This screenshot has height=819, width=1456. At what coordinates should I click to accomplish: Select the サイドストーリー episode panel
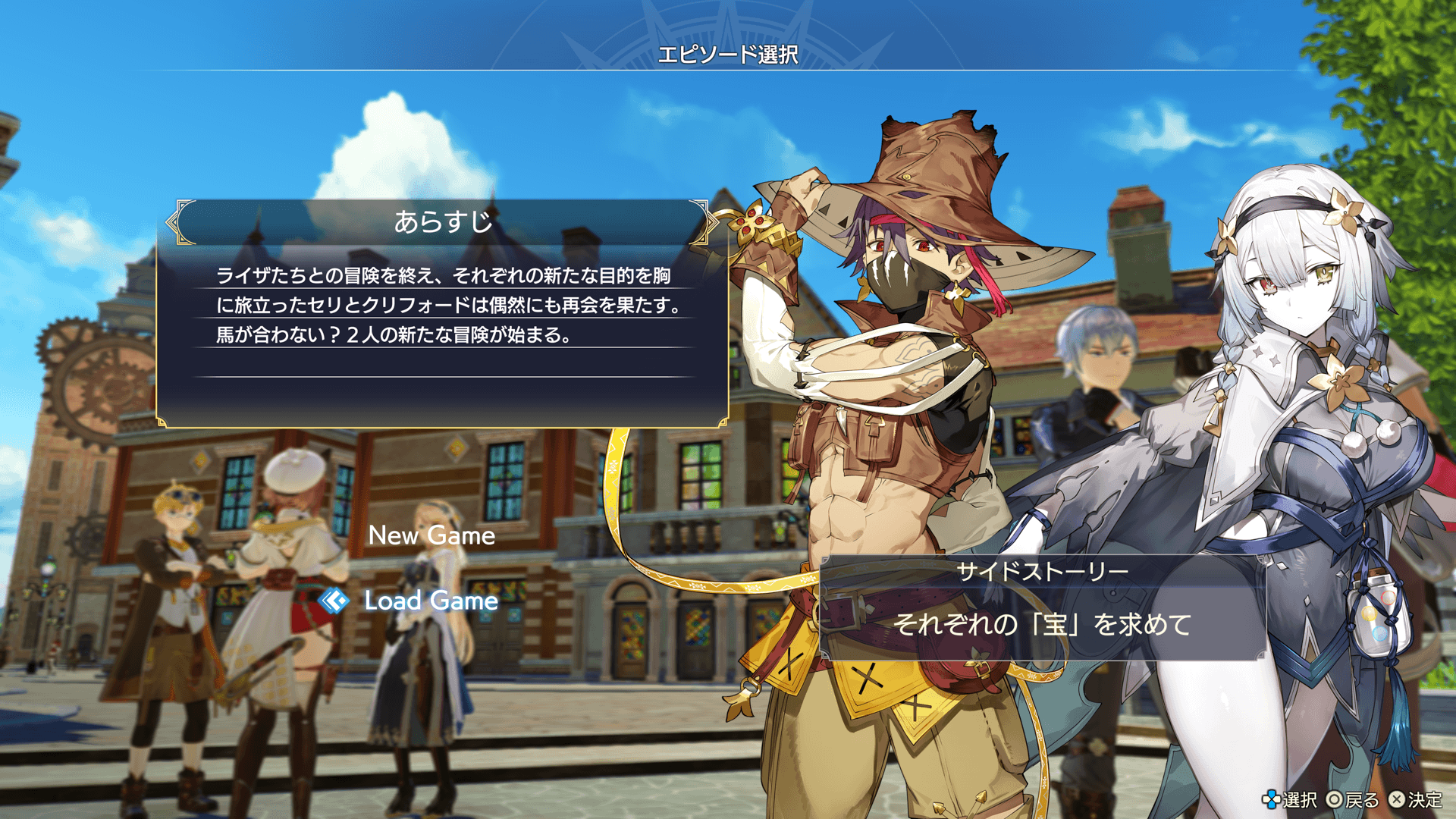coord(1042,607)
